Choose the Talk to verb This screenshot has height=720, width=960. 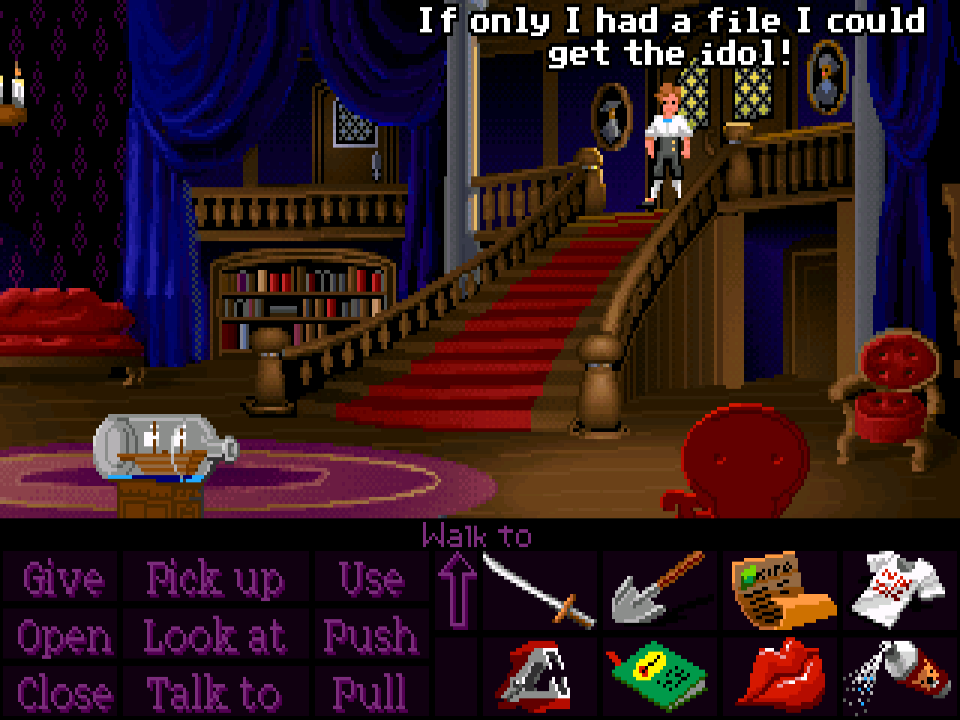coord(214,692)
